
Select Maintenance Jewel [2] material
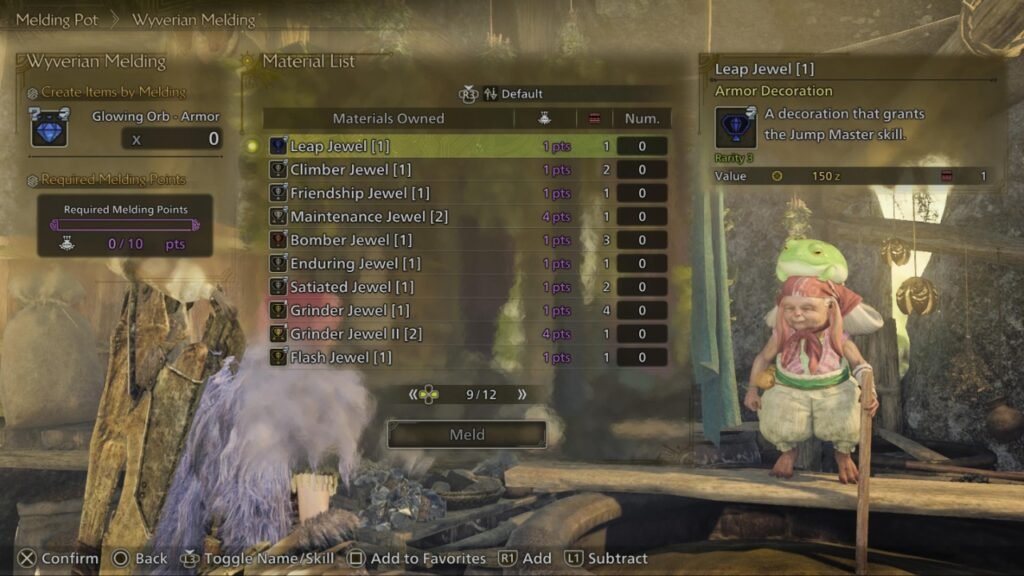click(369, 217)
